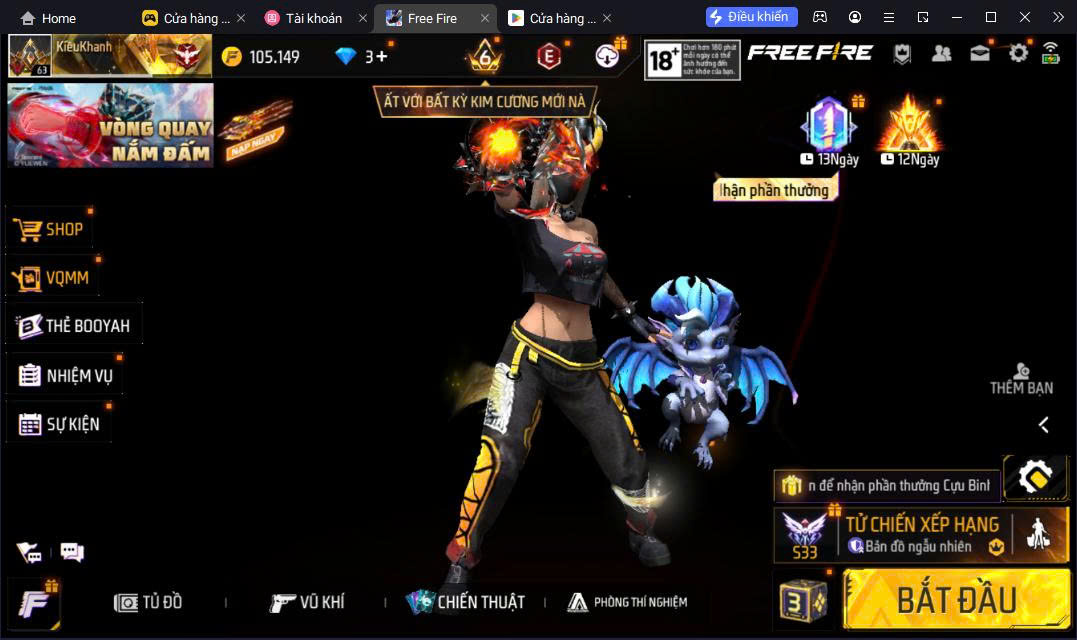Open the NHIỆM VỤ missions menu
Image resolution: width=1077 pixels, height=640 pixels.
[x=66, y=376]
